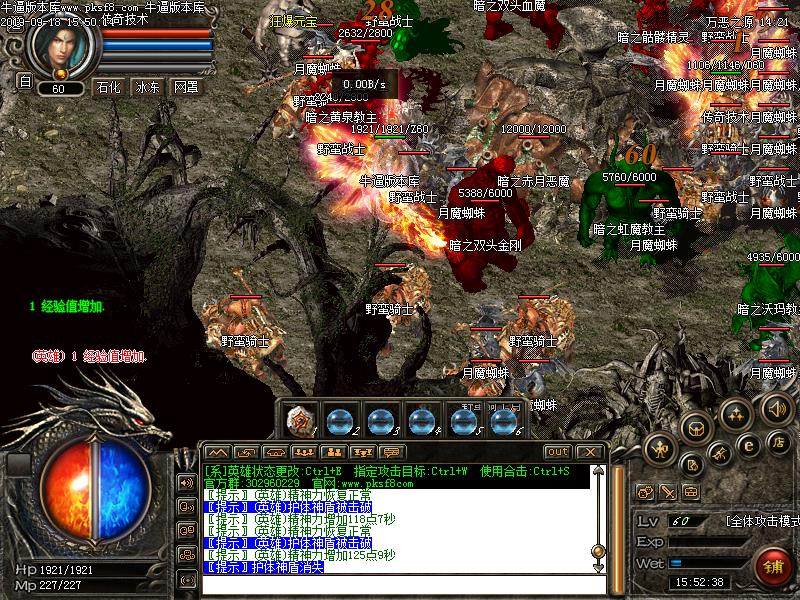Click the round 'e' icon button
This screenshot has height=600, width=800.
[748, 445]
